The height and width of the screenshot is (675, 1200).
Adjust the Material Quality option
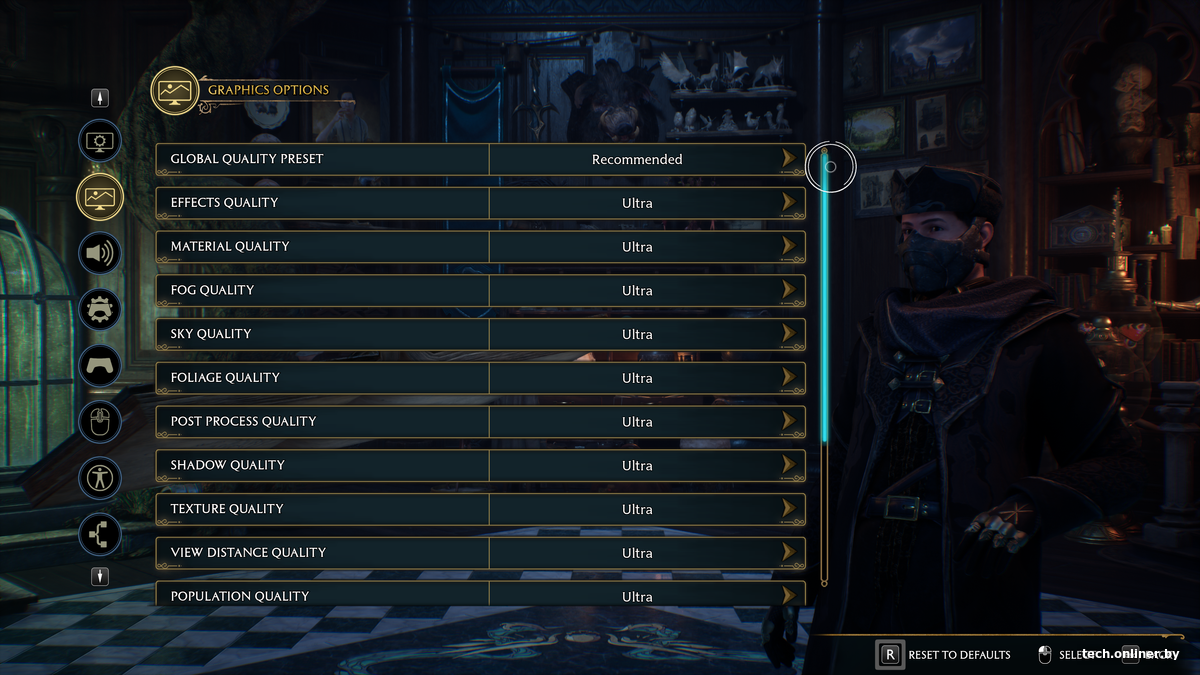tap(790, 247)
